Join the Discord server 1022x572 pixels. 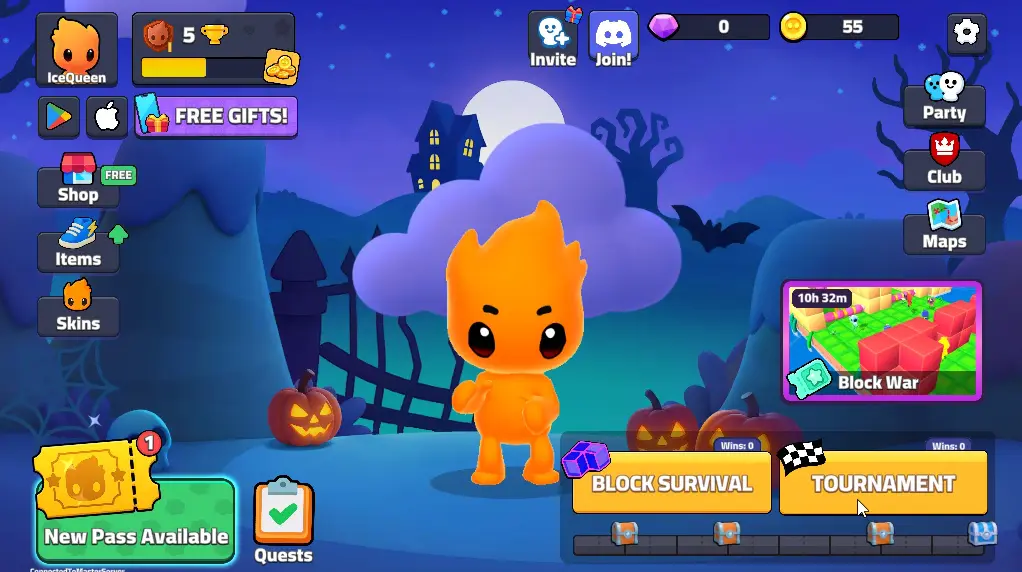pyautogui.click(x=613, y=40)
